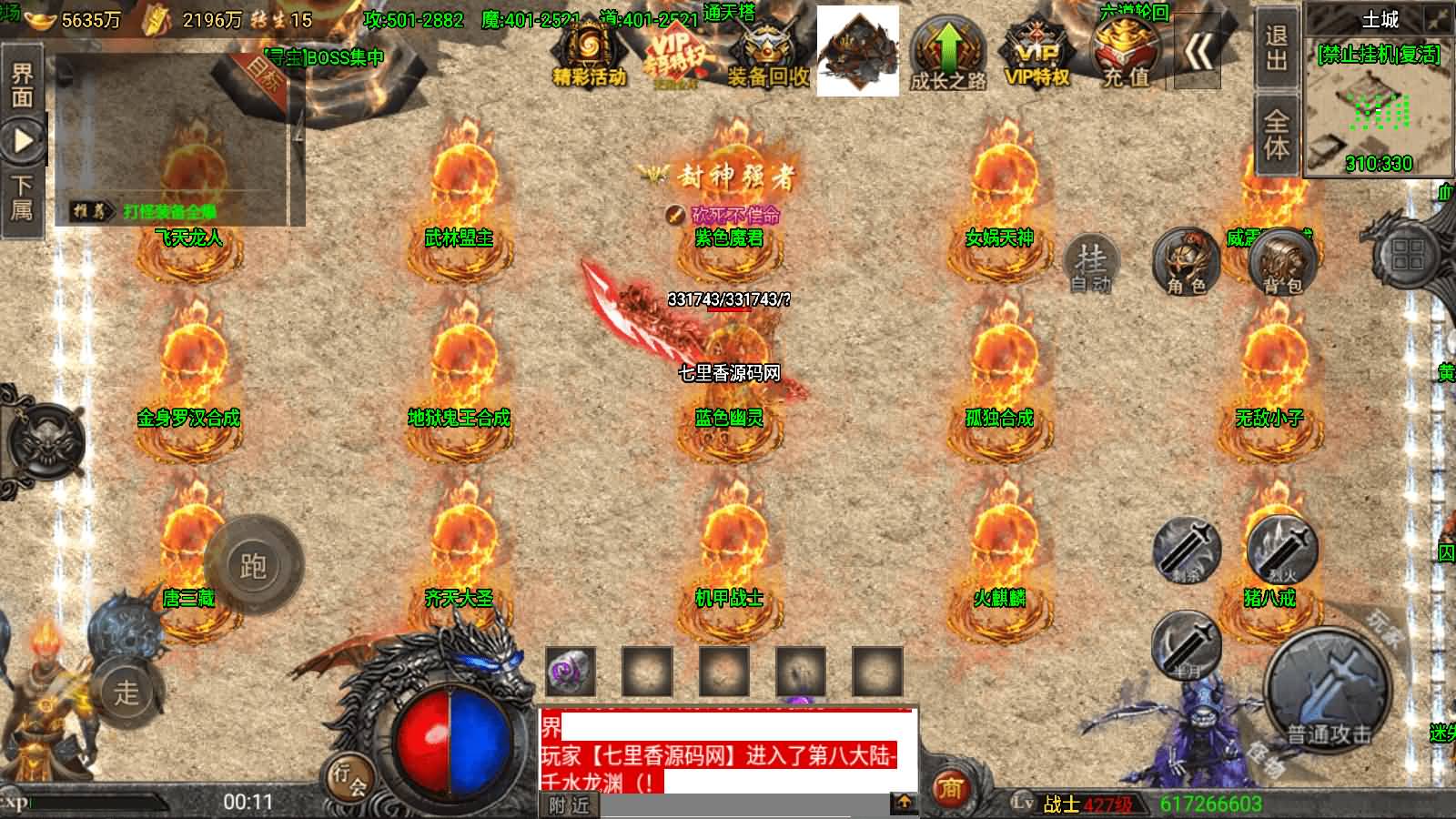Screen dimensions: 1456x819
Task: Select the 附近 nearby chat channel
Action: [570, 804]
